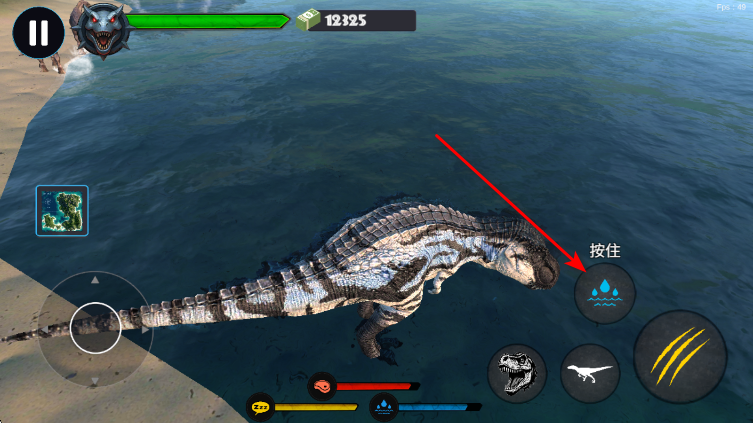Pause the game

(x=38, y=33)
